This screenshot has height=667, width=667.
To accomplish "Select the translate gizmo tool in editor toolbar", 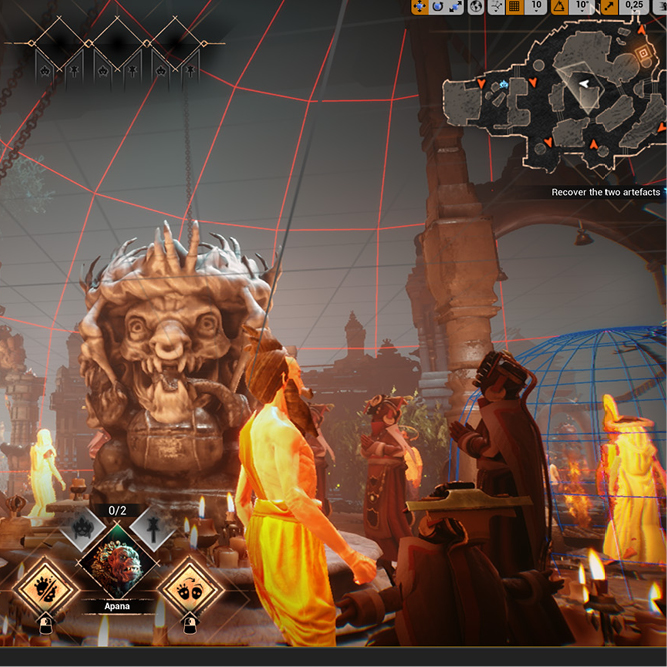I will [419, 6].
